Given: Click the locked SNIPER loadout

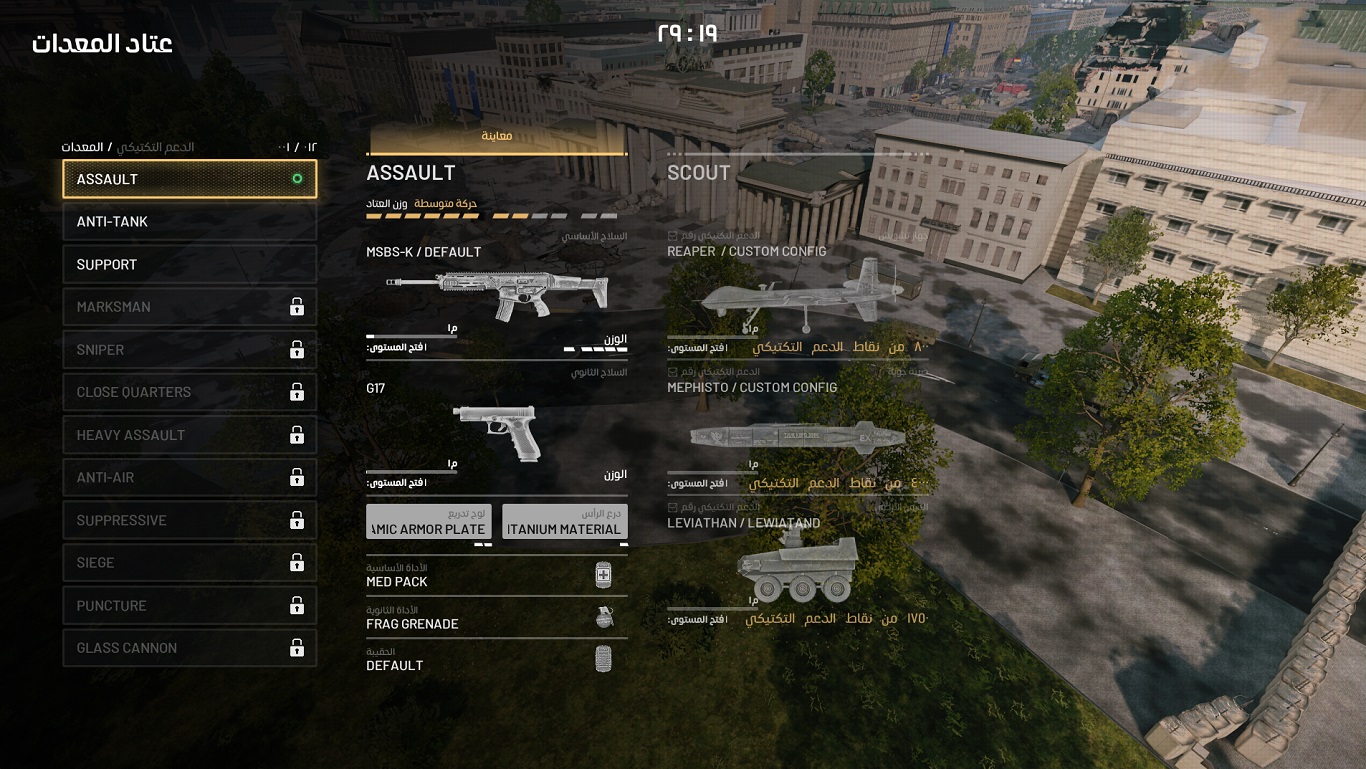Looking at the screenshot, I should 189,350.
